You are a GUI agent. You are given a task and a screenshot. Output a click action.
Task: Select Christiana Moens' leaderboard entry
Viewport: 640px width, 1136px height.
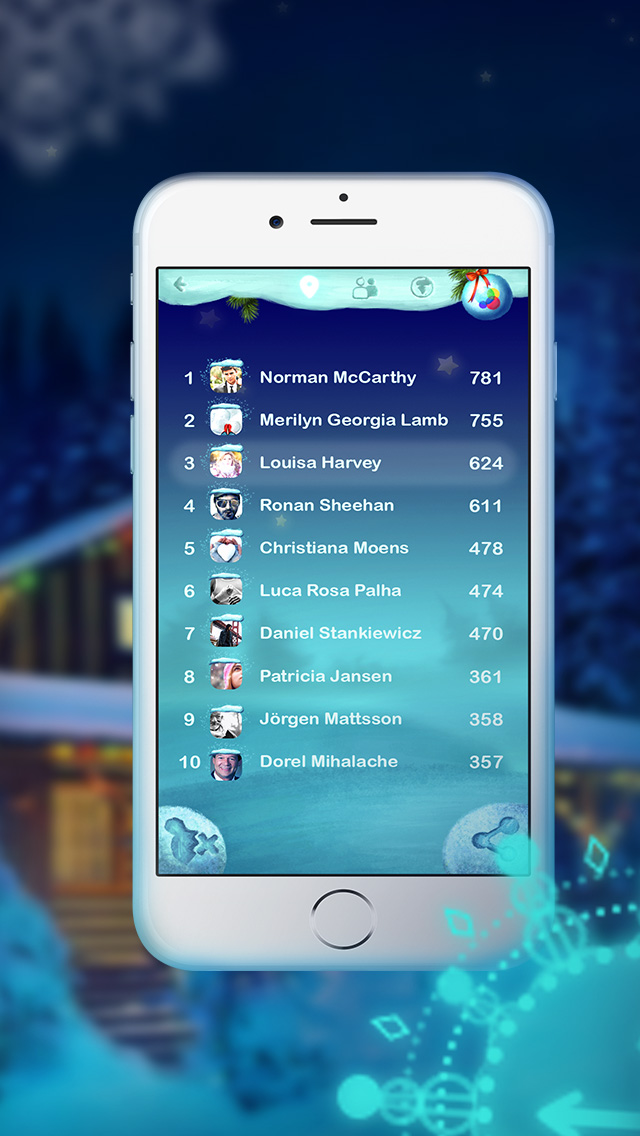tap(342, 548)
